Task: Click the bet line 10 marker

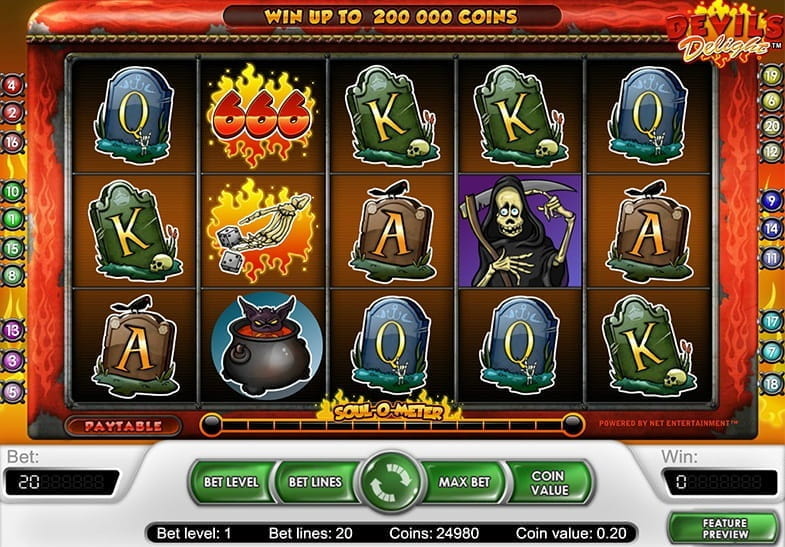Action: (13, 190)
